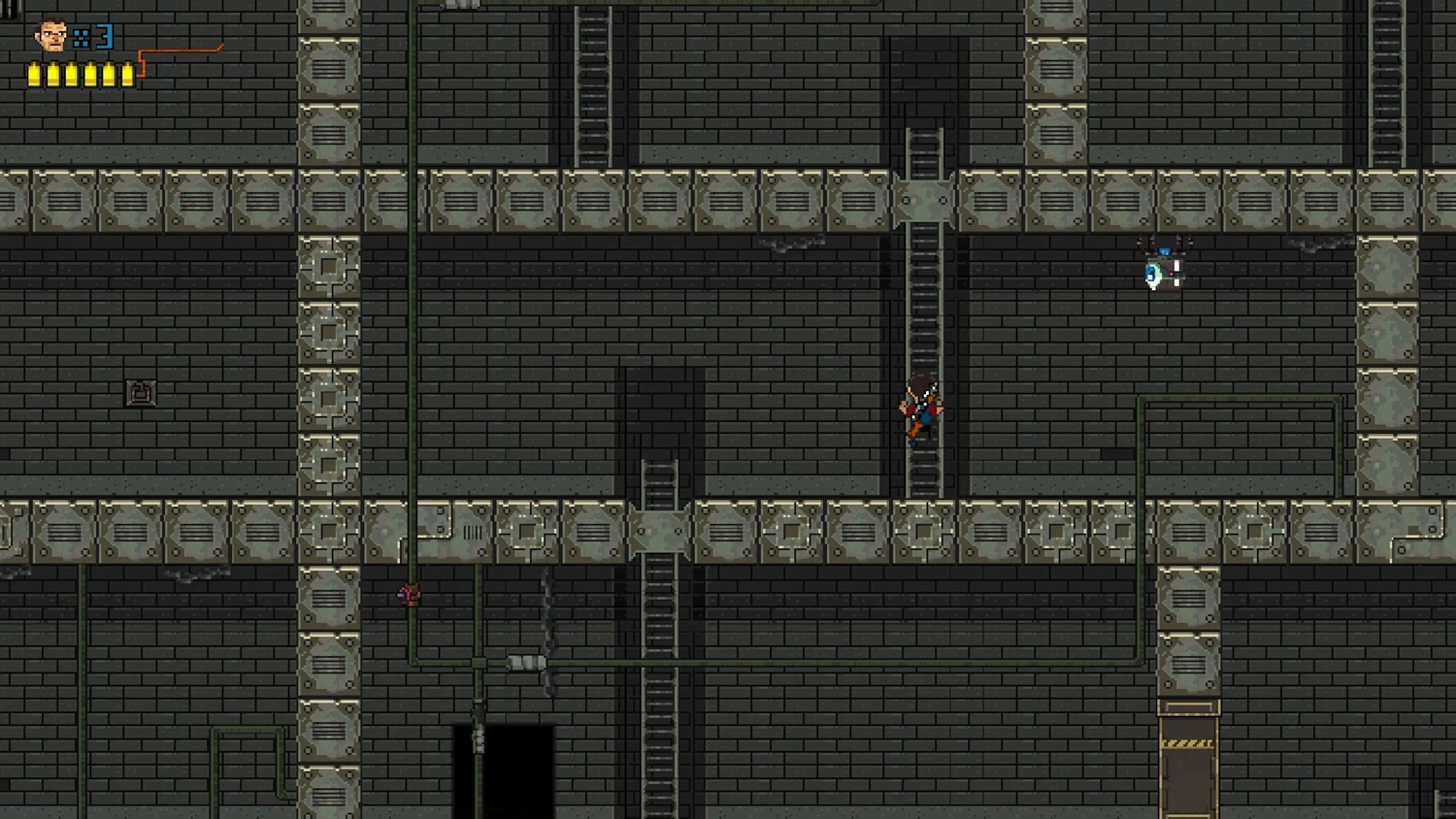The height and width of the screenshot is (819, 1456).
Task: Click the barred window in the top-left corner
Action: 9,8
